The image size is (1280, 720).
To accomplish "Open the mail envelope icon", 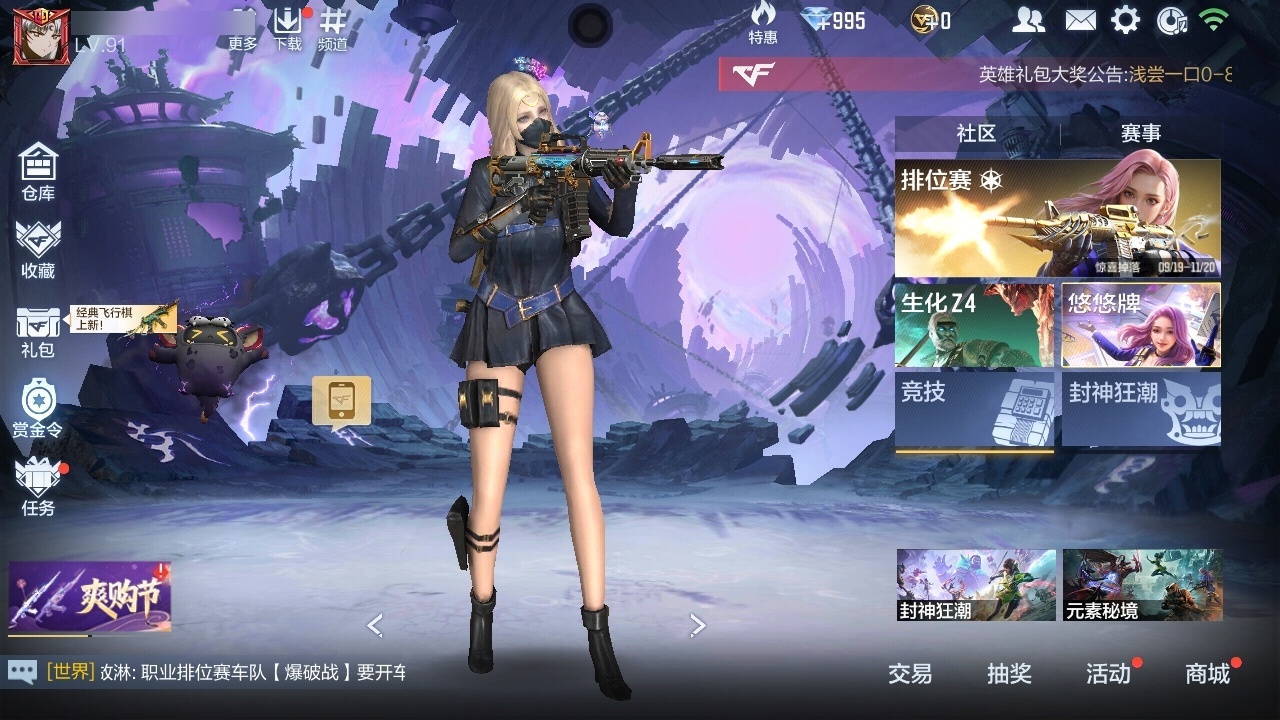I will pos(1080,20).
